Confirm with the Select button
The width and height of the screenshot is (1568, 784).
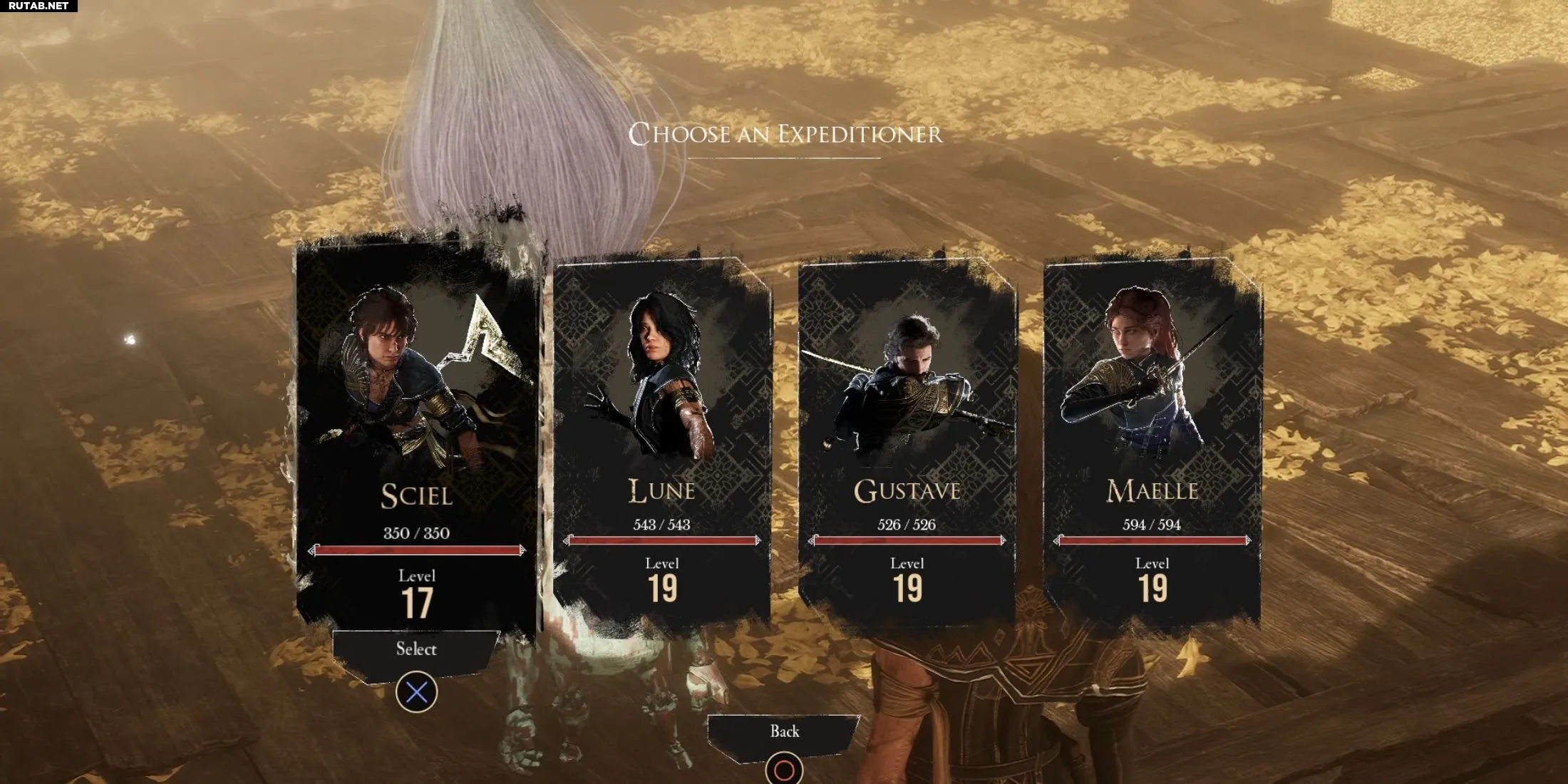tap(416, 650)
